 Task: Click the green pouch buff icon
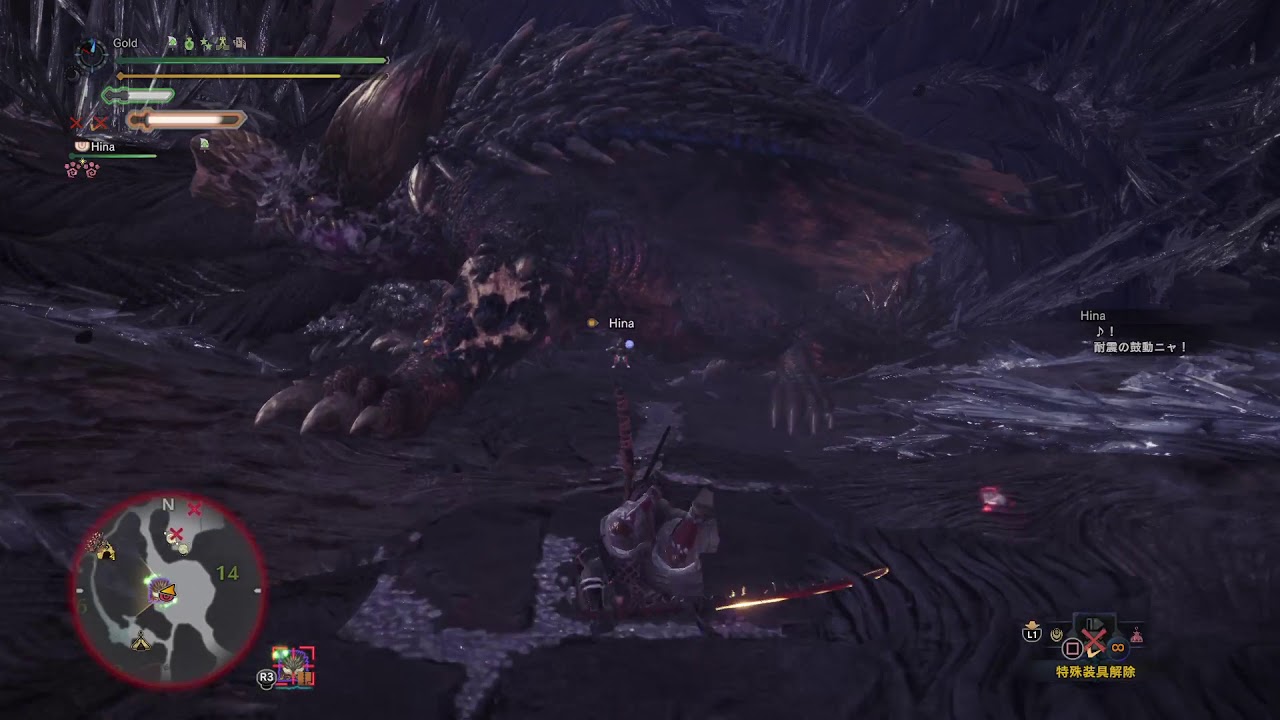tap(188, 44)
